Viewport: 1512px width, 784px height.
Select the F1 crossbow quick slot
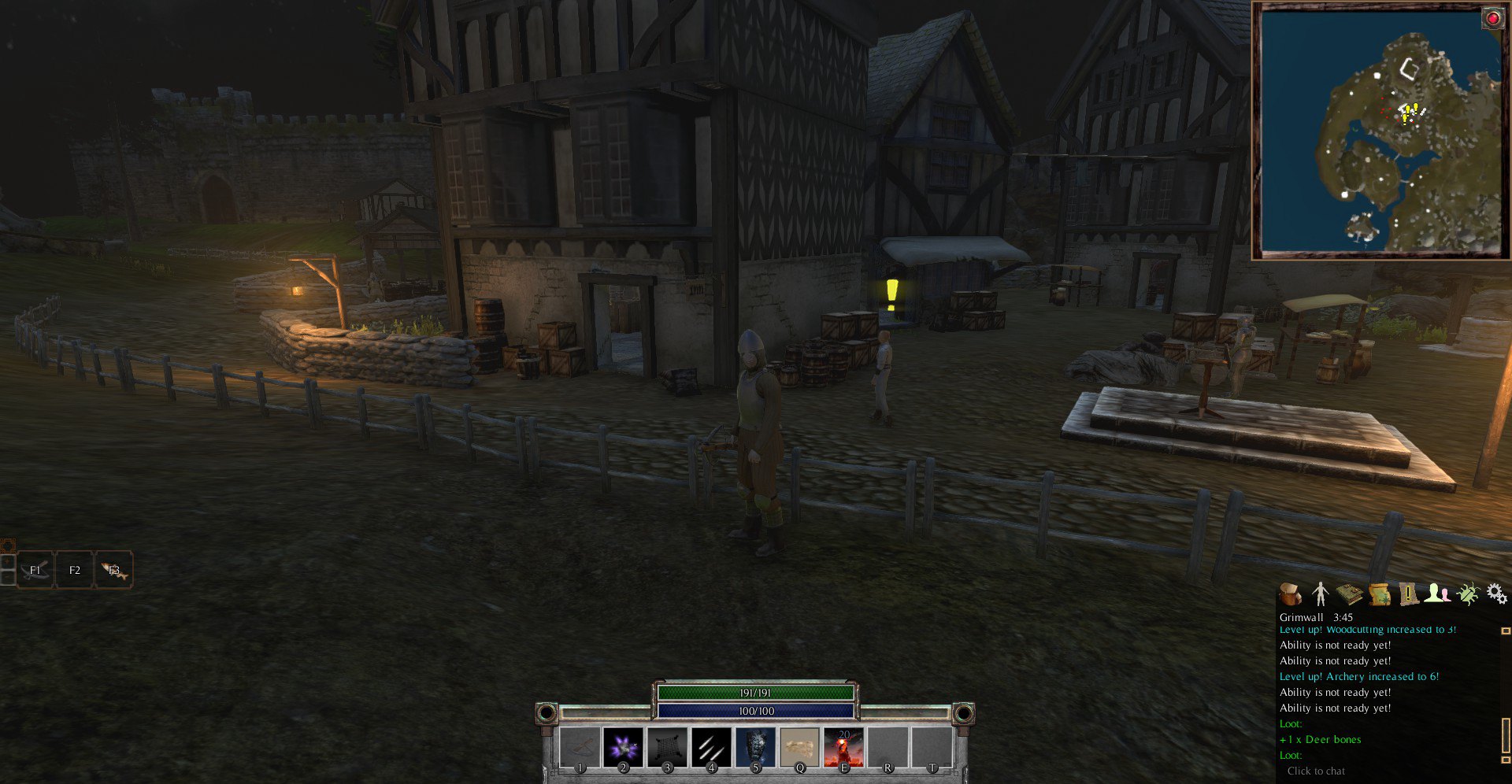pos(35,570)
